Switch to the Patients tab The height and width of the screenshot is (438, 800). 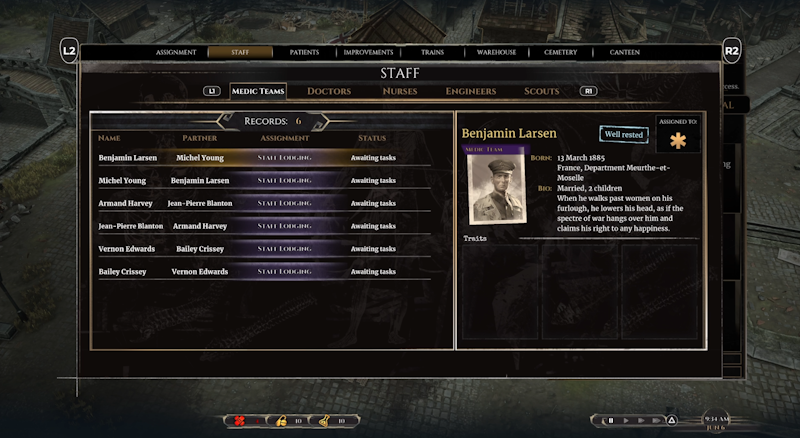point(305,52)
